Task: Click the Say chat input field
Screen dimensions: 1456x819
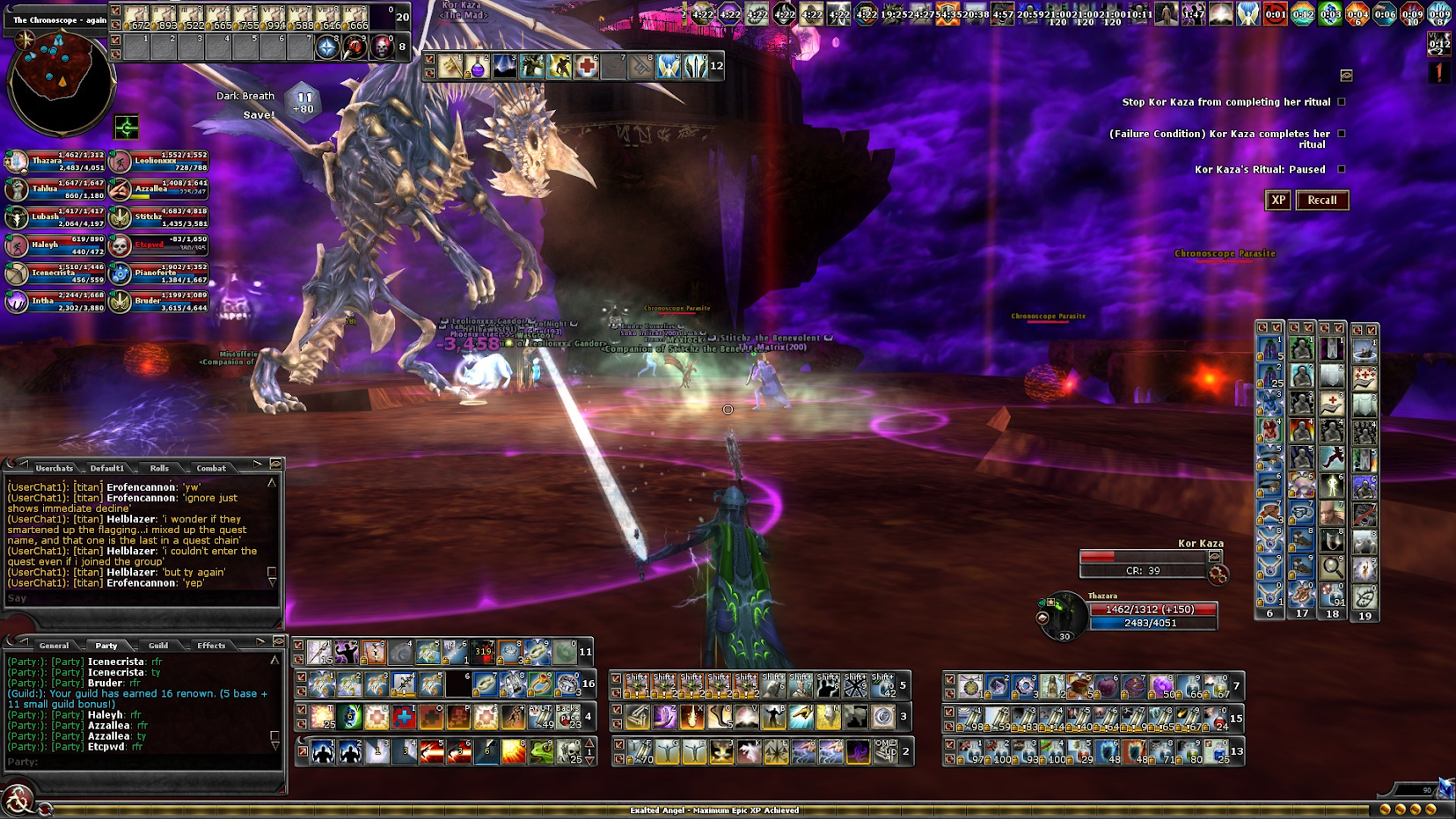Action: 141,598
